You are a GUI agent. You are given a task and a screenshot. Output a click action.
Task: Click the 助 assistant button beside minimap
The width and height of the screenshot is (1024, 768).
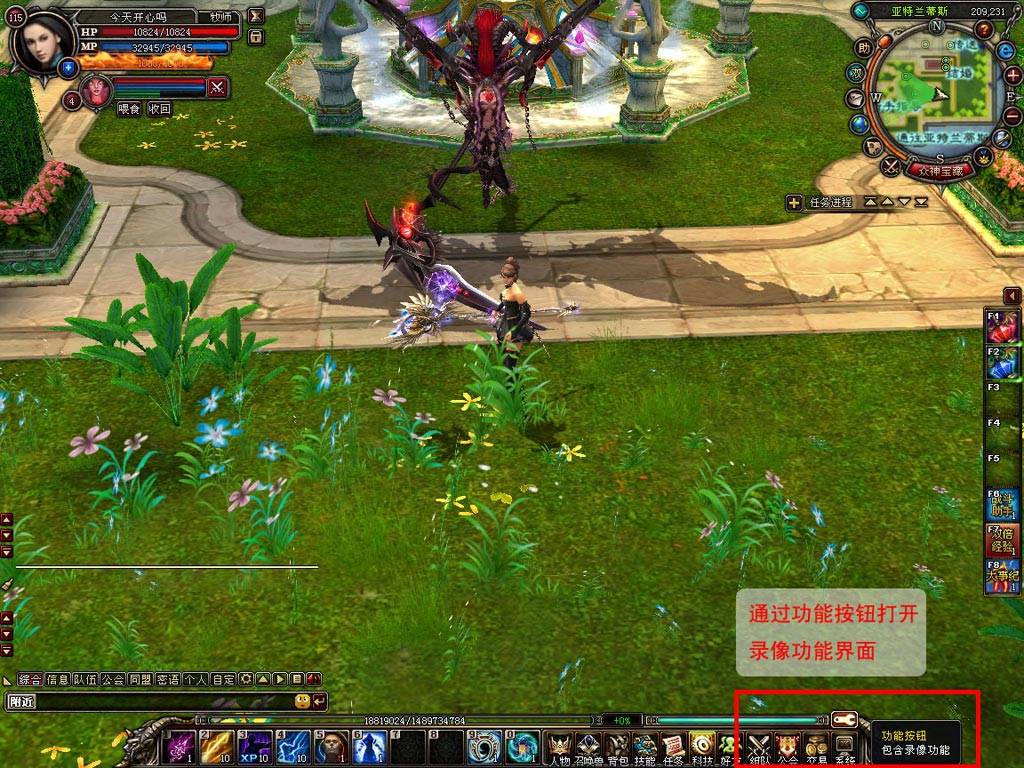864,47
